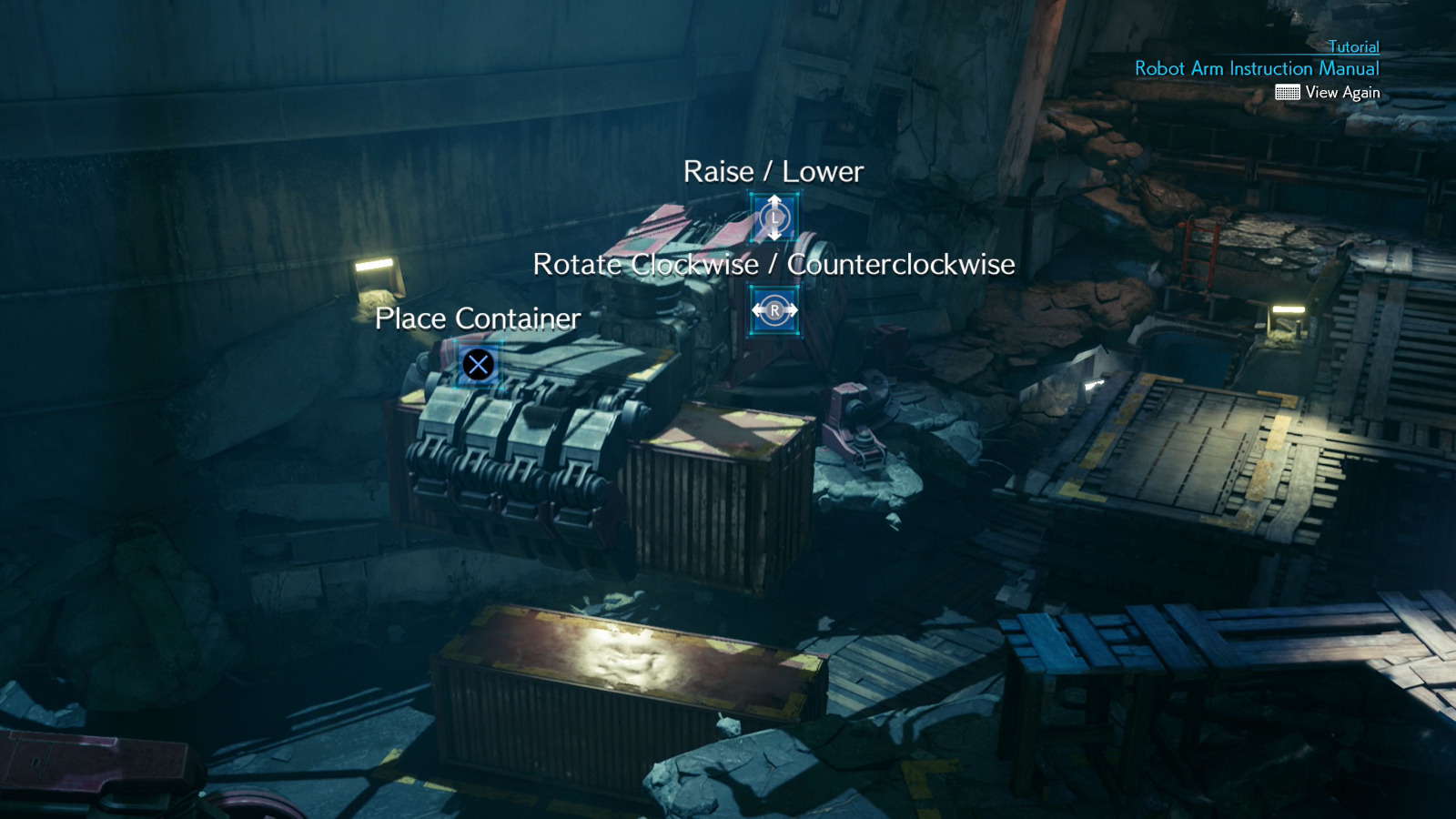Viewport: 1456px width, 819px height.
Task: Select the suspended grey shipping container
Action: click(710, 491)
